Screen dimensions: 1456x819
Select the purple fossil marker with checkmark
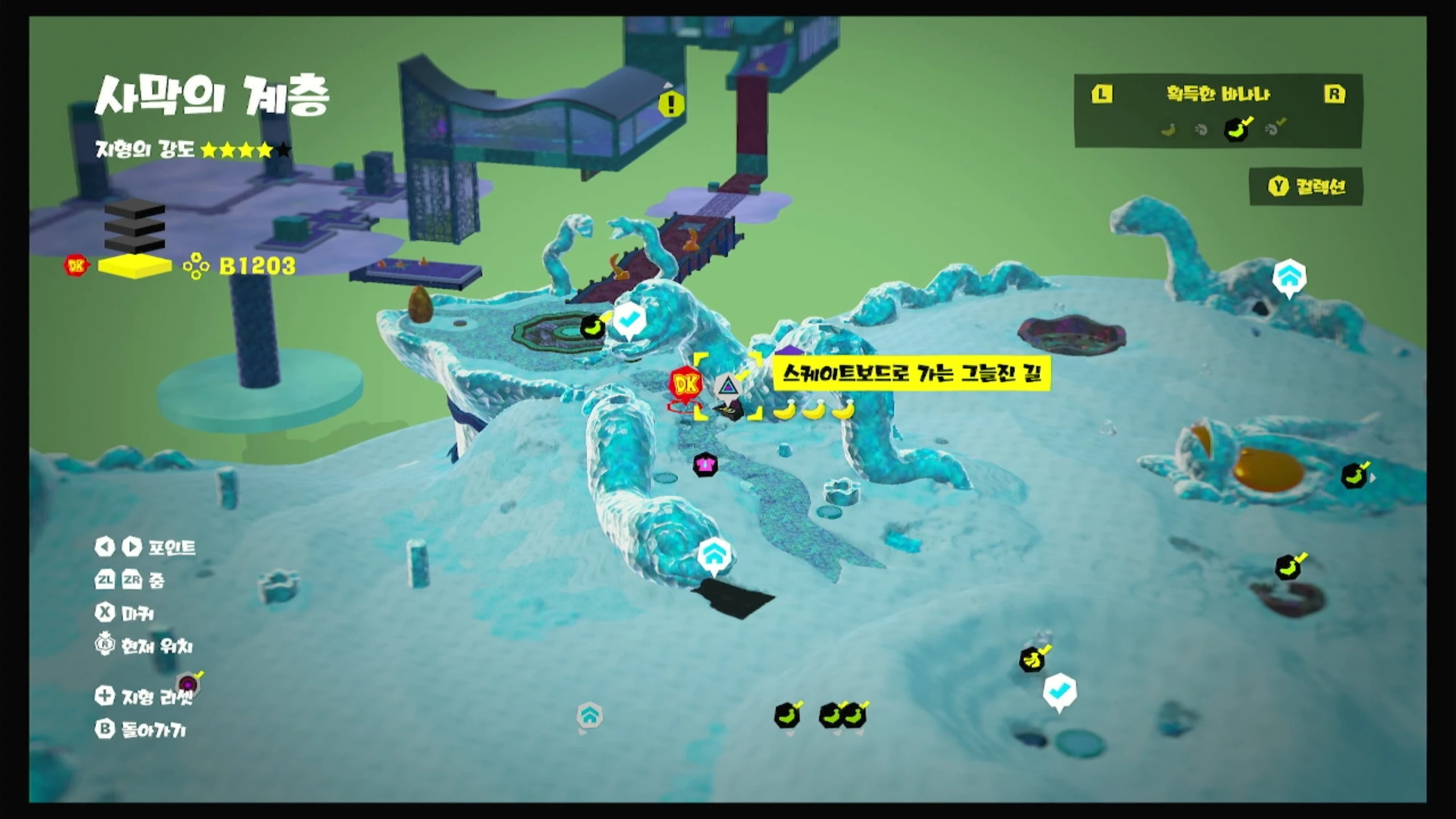(x=188, y=683)
